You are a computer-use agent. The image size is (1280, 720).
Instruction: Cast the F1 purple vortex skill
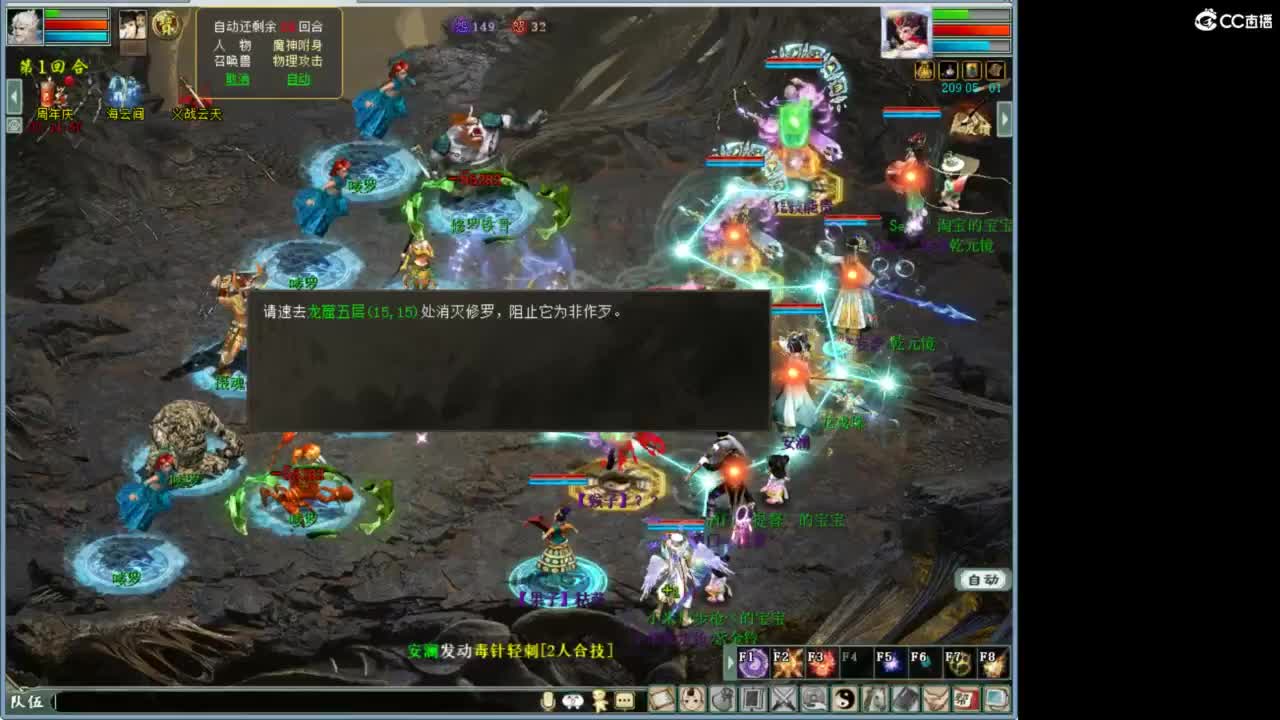tap(753, 663)
